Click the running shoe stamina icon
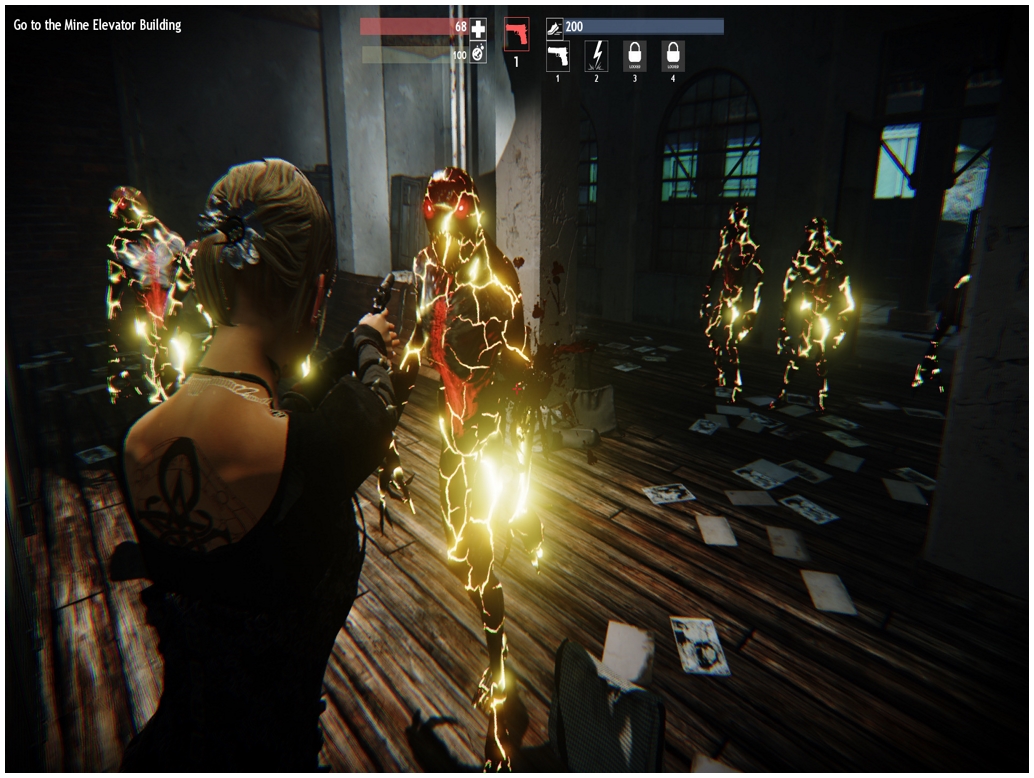 click(555, 27)
